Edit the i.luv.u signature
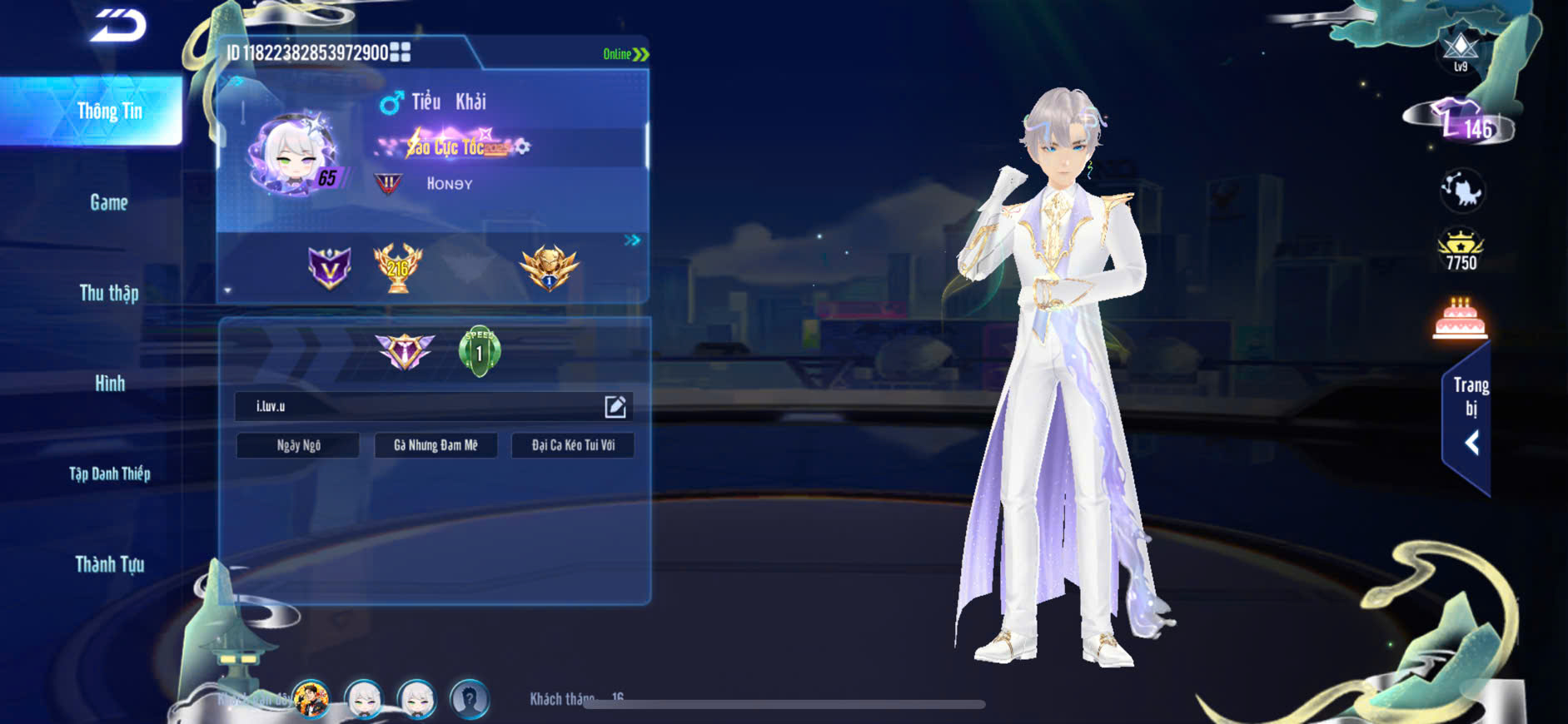 pyautogui.click(x=615, y=406)
